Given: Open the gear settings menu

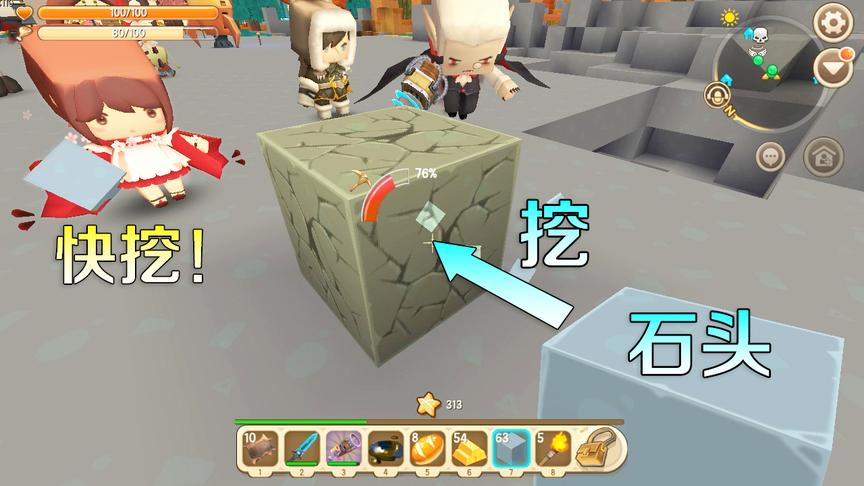Looking at the screenshot, I should tap(832, 22).
